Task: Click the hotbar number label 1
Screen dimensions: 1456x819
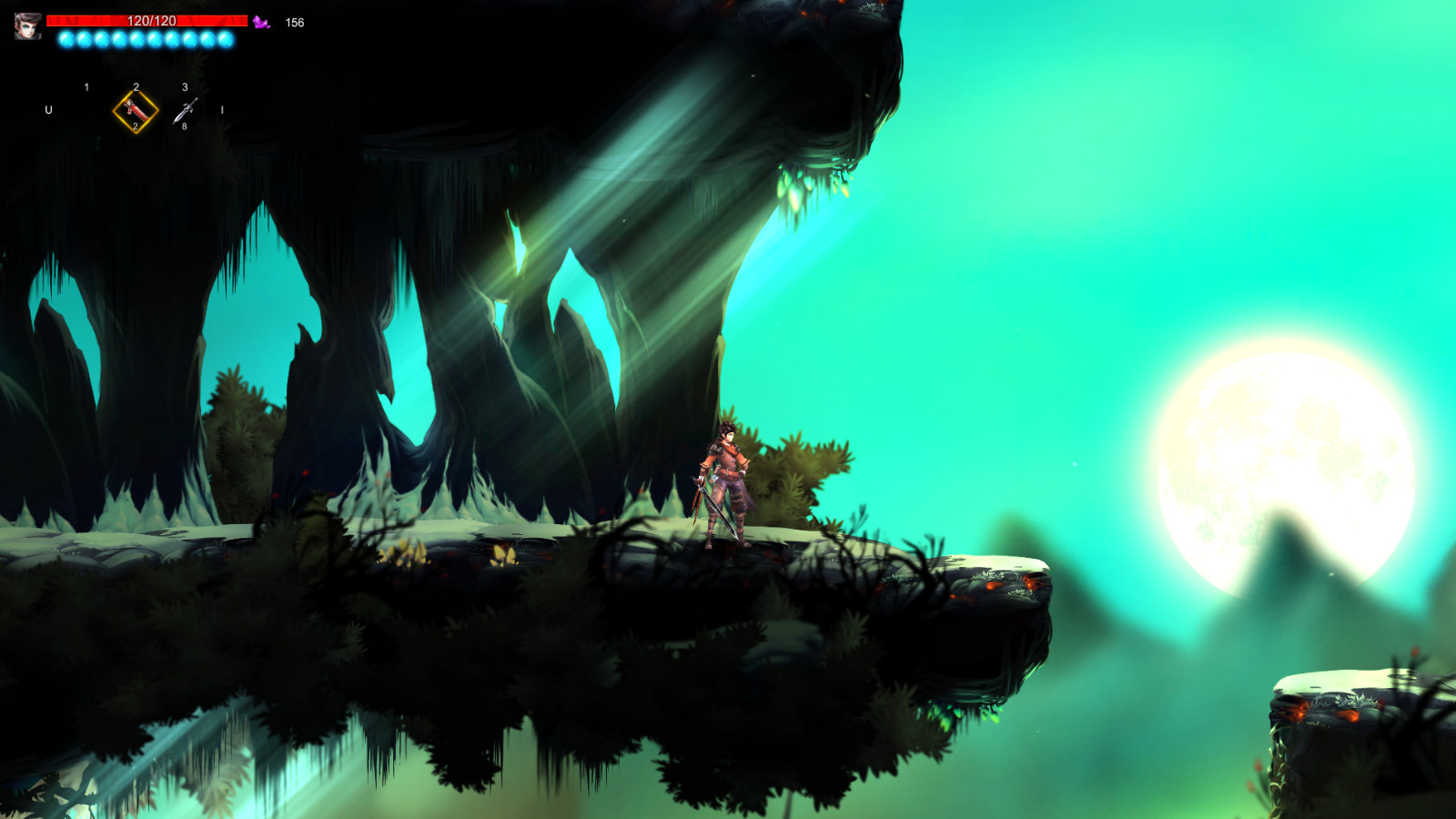Action: tap(86, 86)
